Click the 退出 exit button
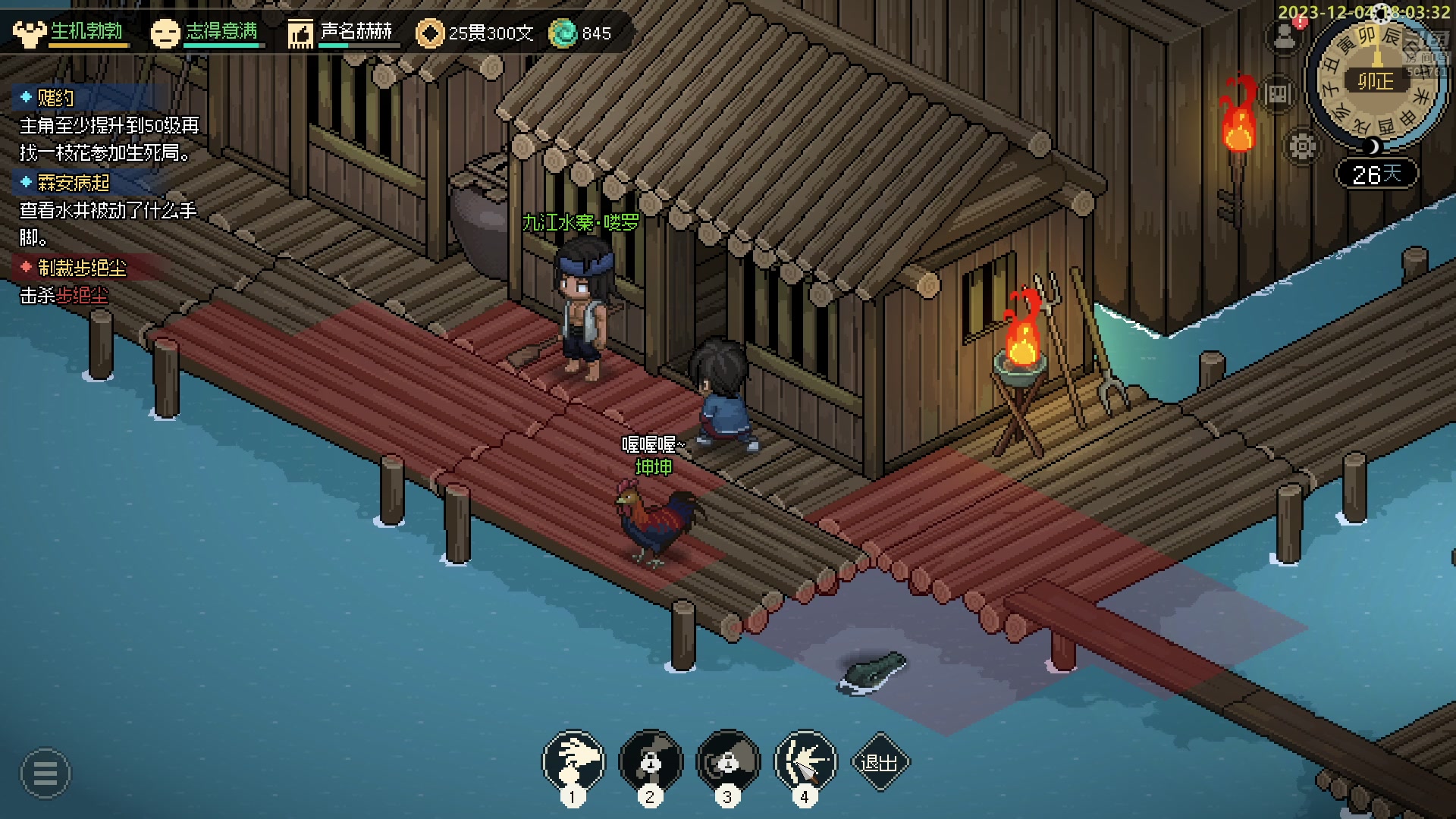The width and height of the screenshot is (1456, 819). click(880, 762)
